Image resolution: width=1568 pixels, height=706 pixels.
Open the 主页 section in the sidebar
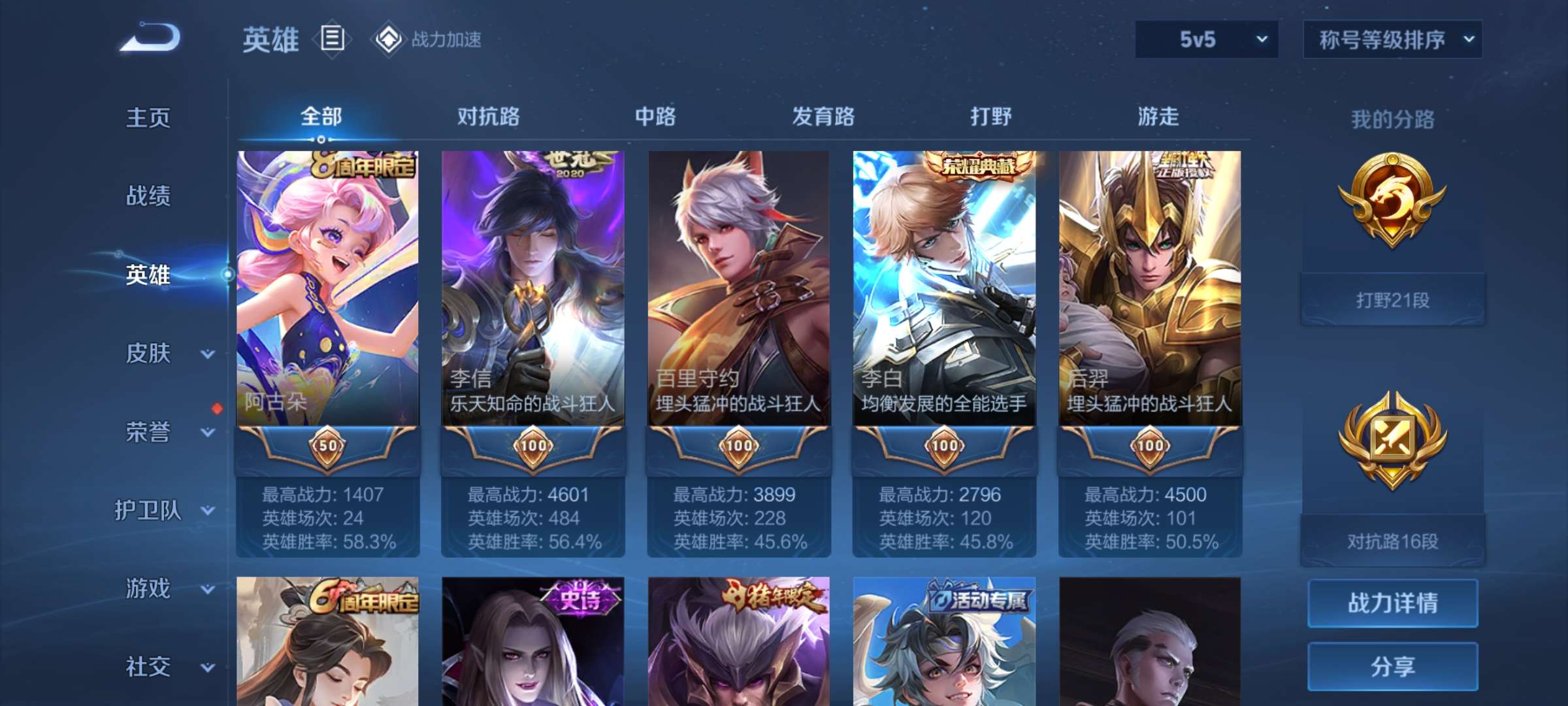[x=147, y=118]
